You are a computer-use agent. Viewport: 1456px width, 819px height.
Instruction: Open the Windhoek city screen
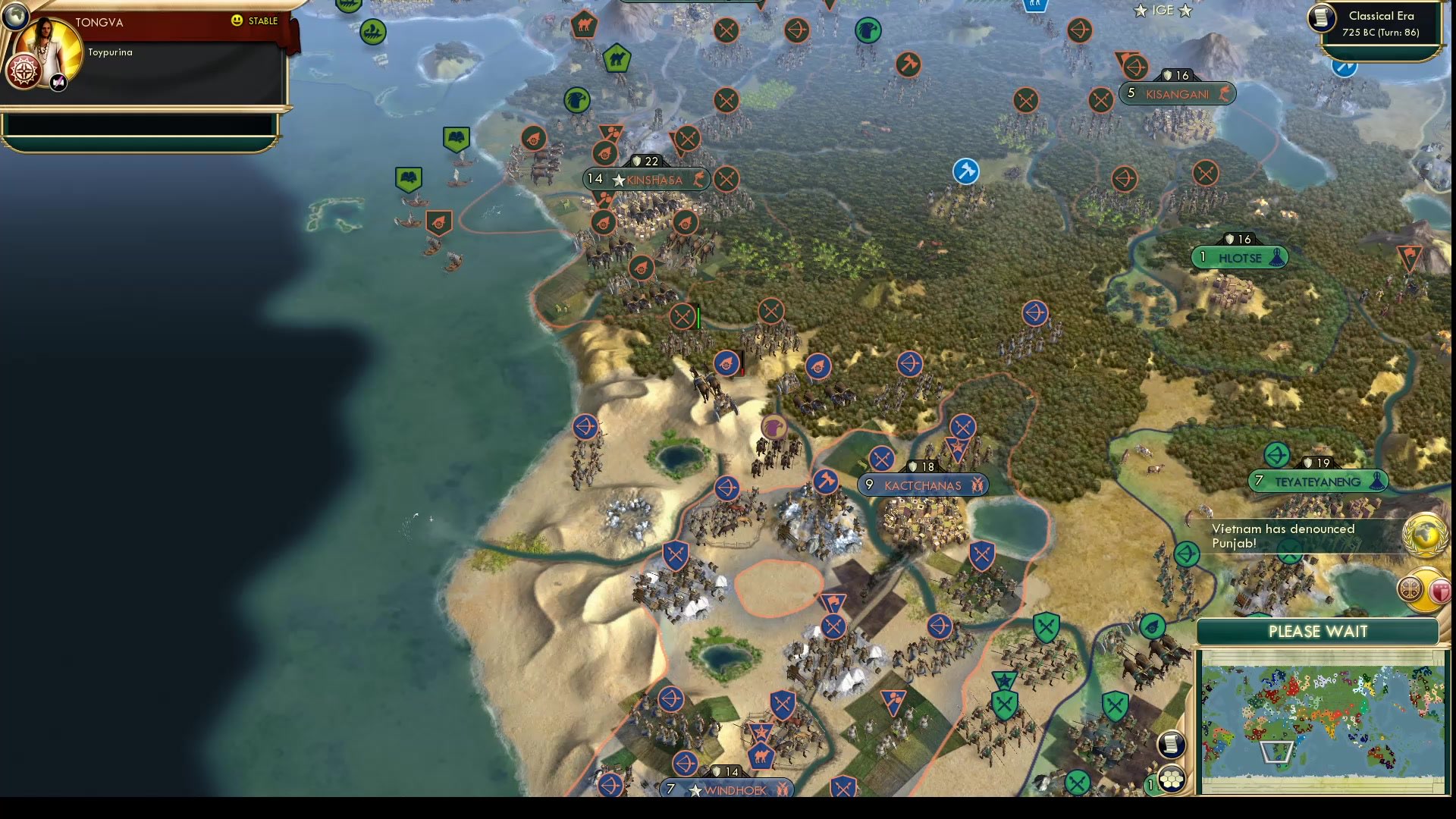click(x=726, y=789)
